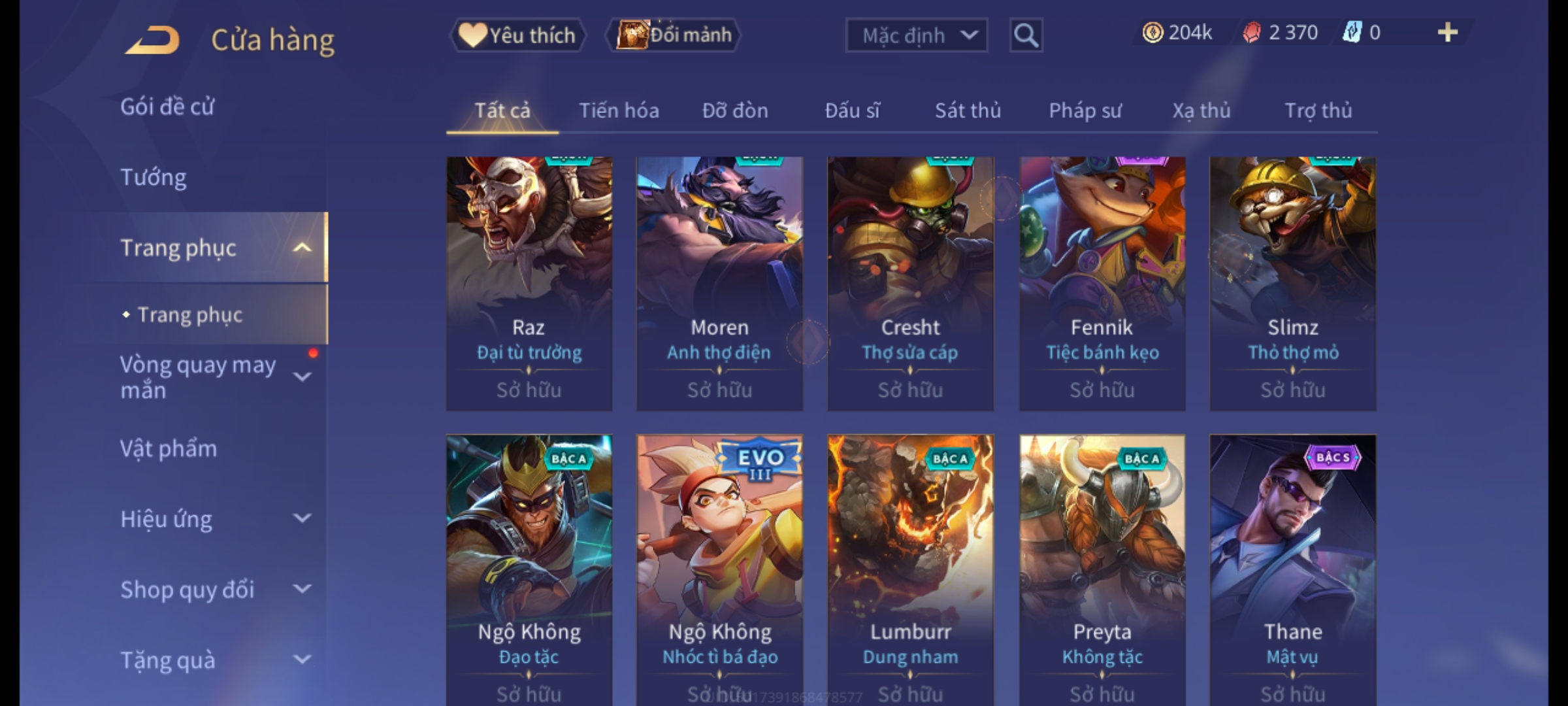Viewport: 1568px width, 706px height.
Task: Open the Yêu thích favorites filter
Action: click(517, 35)
